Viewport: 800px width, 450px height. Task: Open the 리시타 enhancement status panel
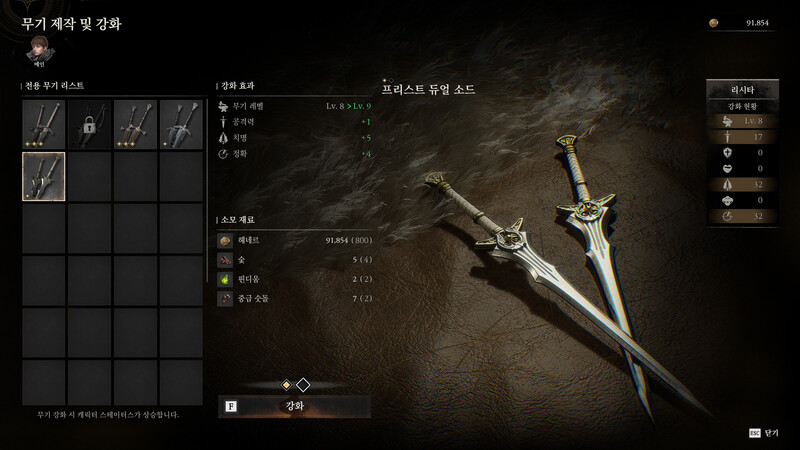tap(741, 91)
